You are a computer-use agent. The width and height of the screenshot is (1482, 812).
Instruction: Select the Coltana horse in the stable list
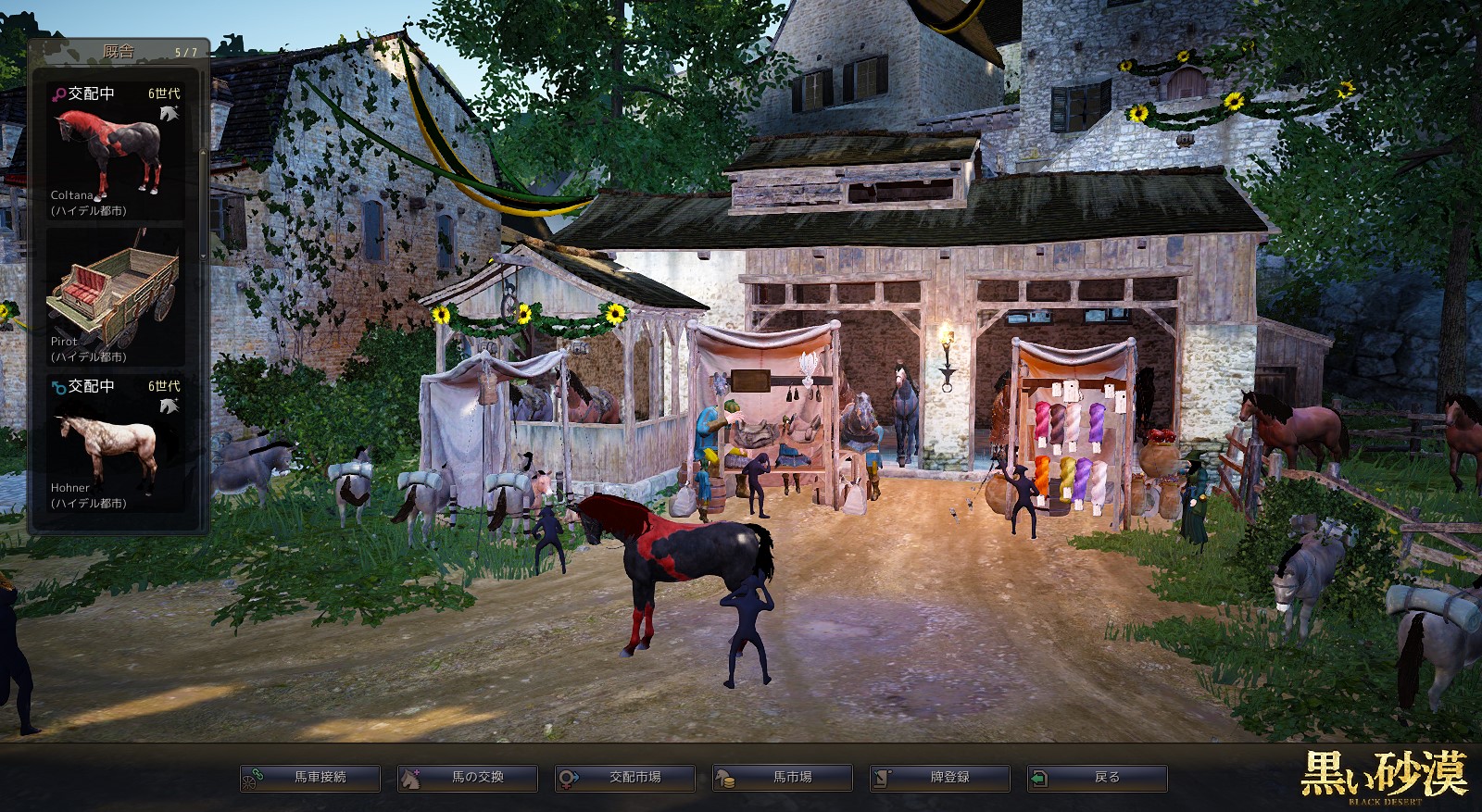tap(115, 152)
